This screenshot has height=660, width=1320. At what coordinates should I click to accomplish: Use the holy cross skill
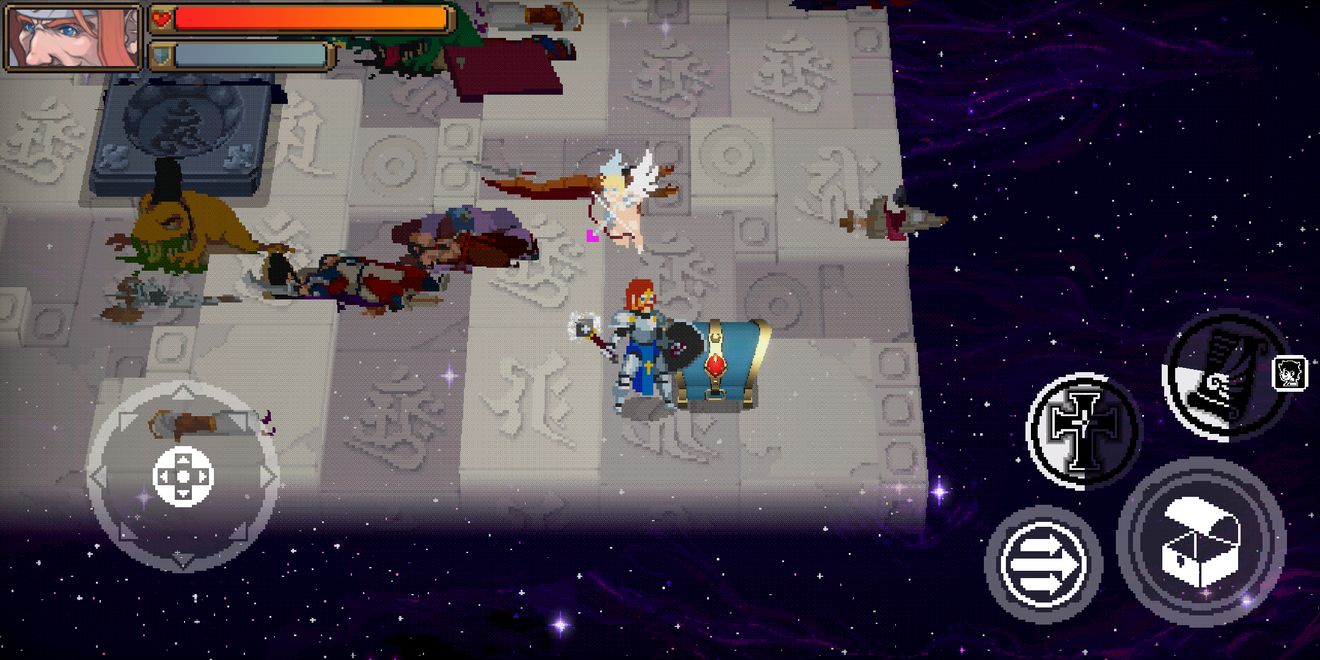click(1083, 430)
